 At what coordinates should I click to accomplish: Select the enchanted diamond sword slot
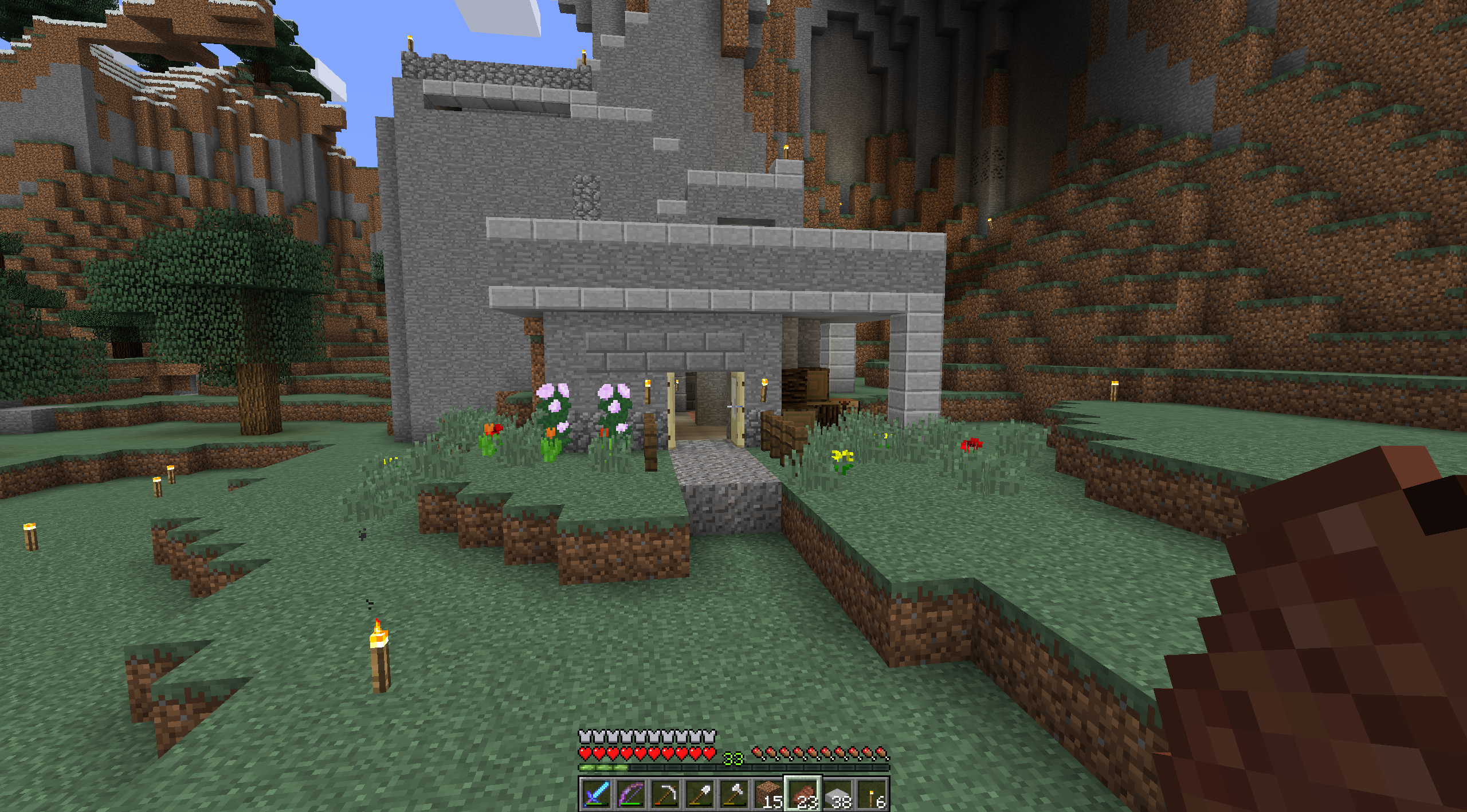596,794
